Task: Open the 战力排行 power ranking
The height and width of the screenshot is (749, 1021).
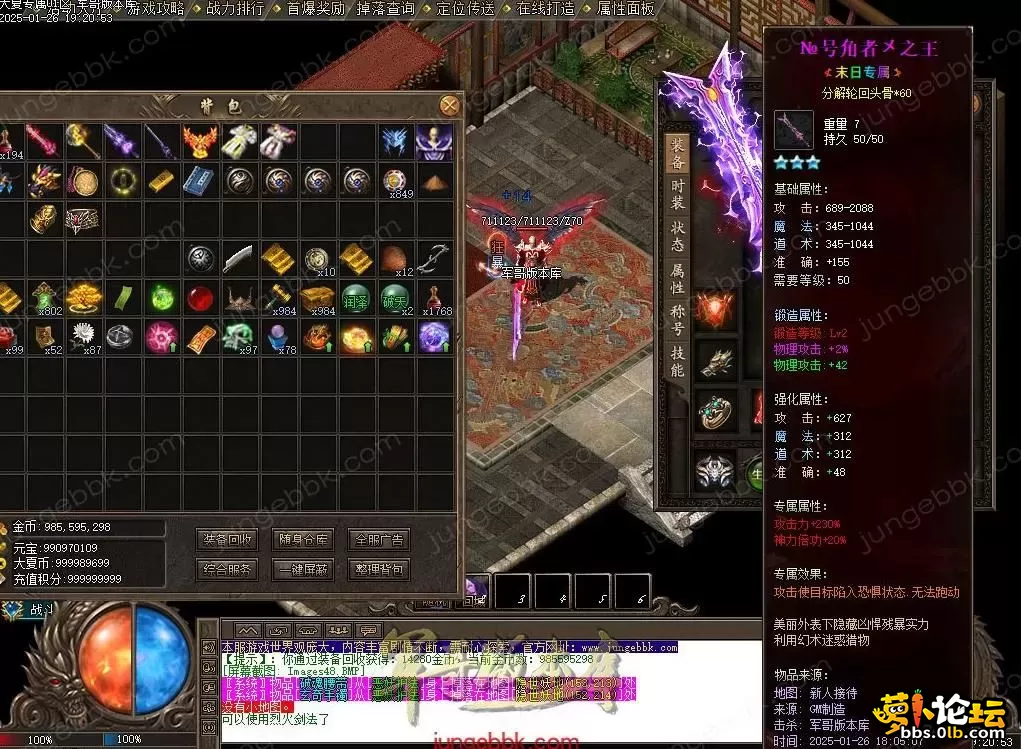Action: (235, 9)
